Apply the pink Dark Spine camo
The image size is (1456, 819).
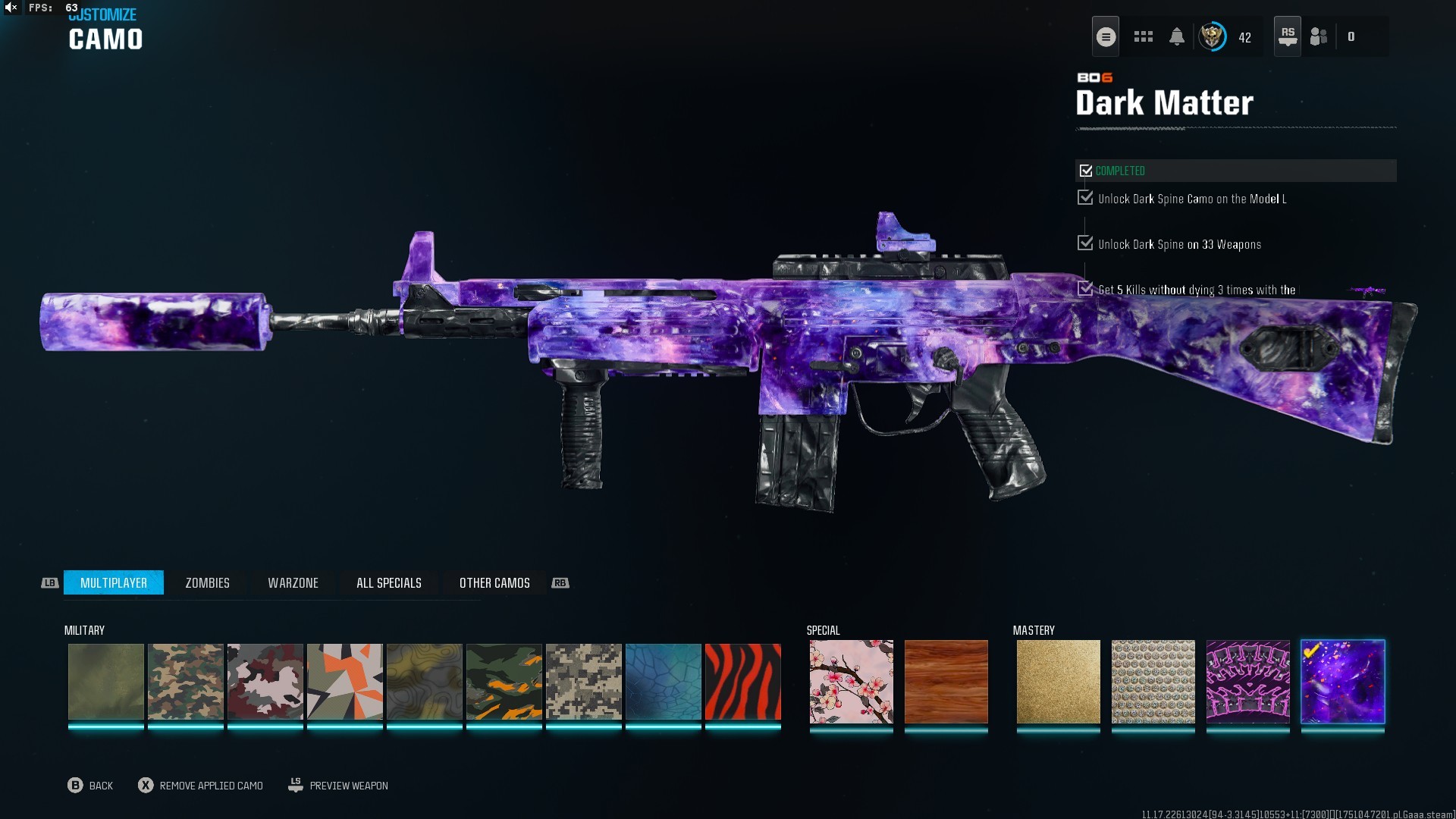click(x=1247, y=681)
